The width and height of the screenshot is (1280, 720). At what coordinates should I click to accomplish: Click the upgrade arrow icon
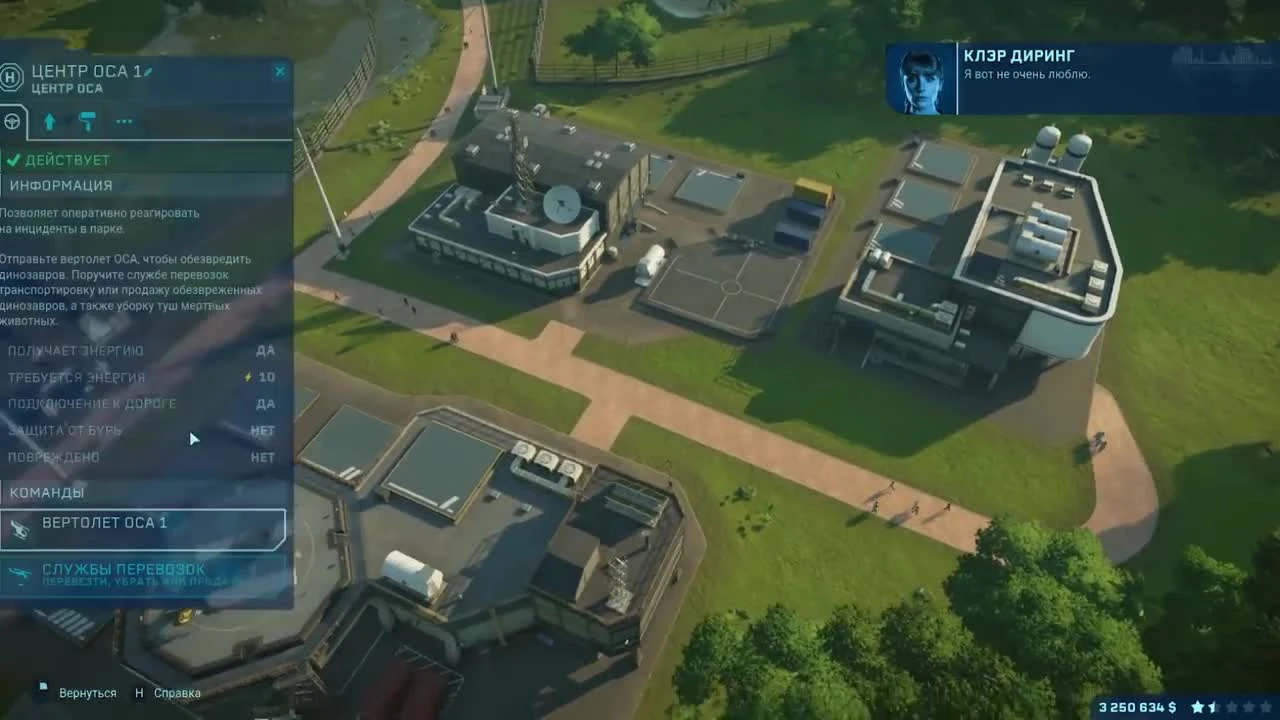49,121
